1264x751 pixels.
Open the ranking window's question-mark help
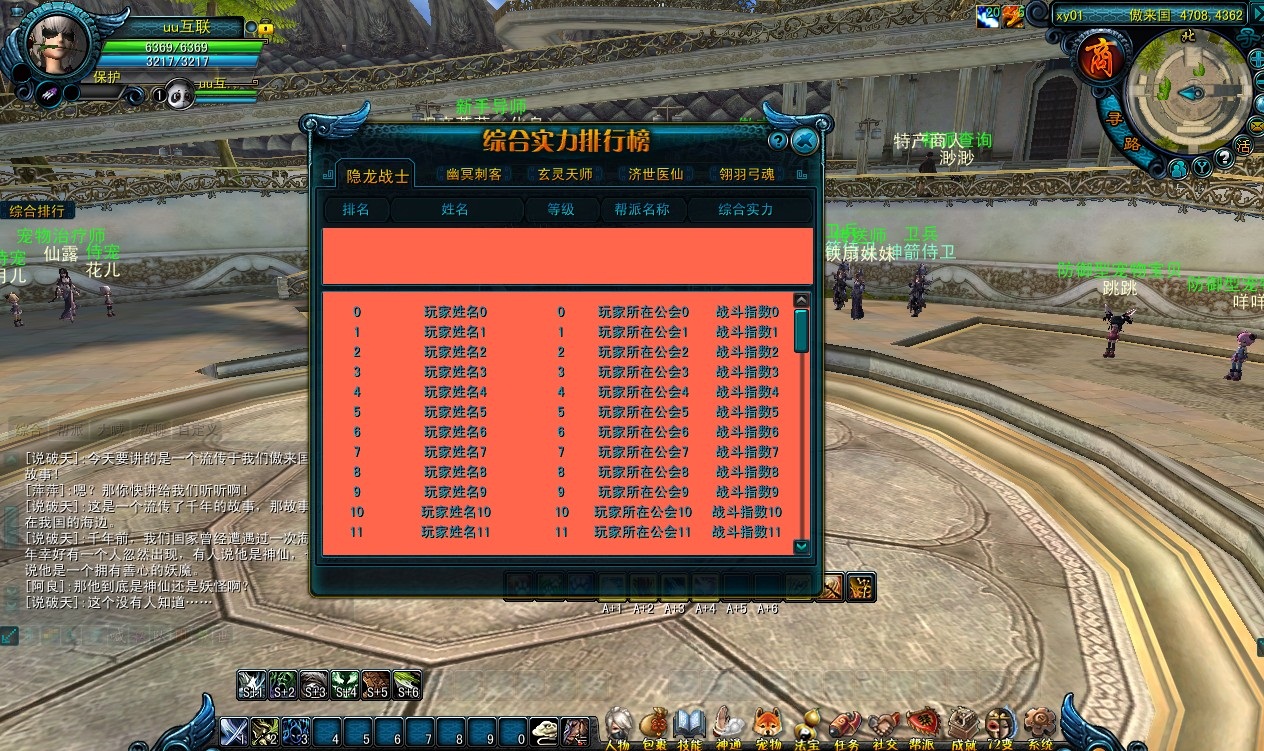point(778,142)
